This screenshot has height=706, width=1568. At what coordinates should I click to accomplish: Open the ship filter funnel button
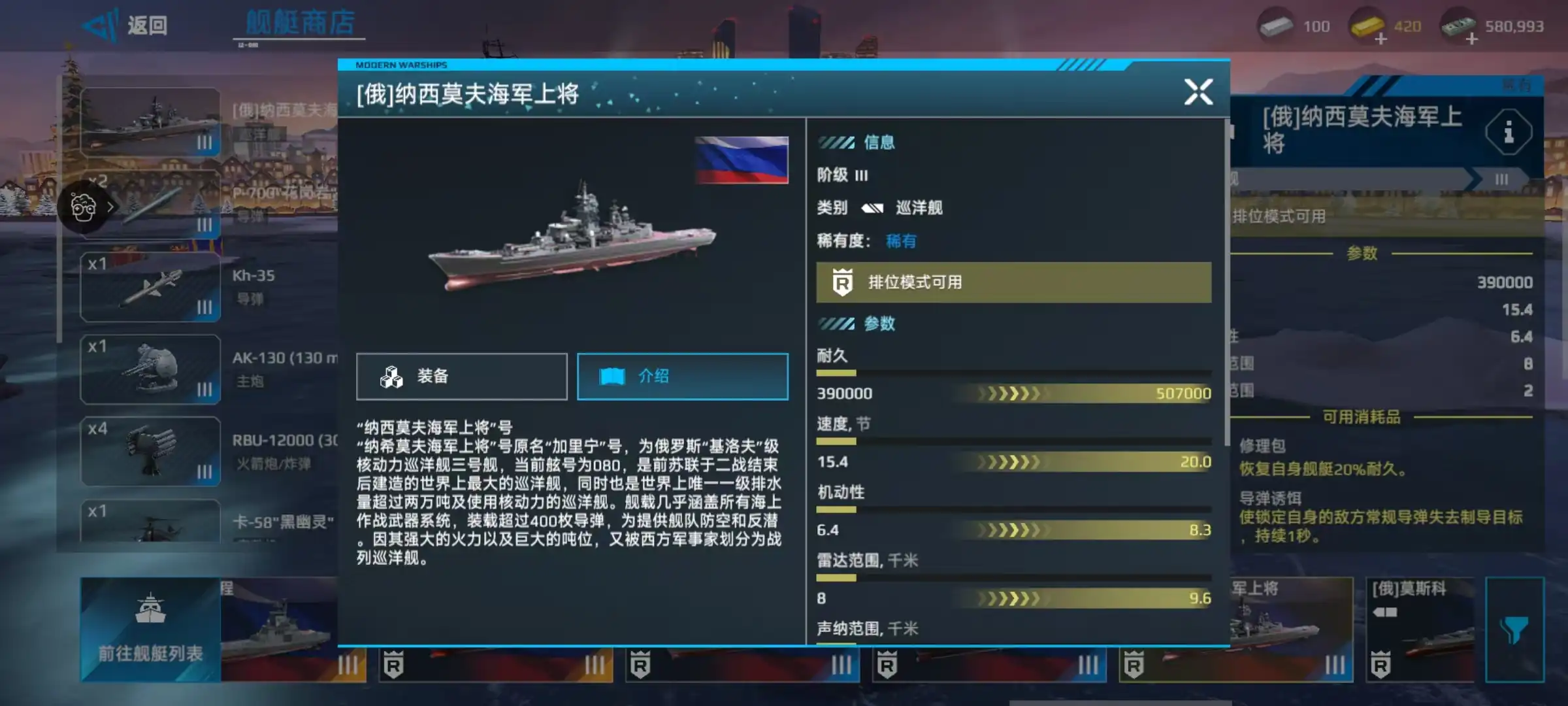click(x=1514, y=629)
